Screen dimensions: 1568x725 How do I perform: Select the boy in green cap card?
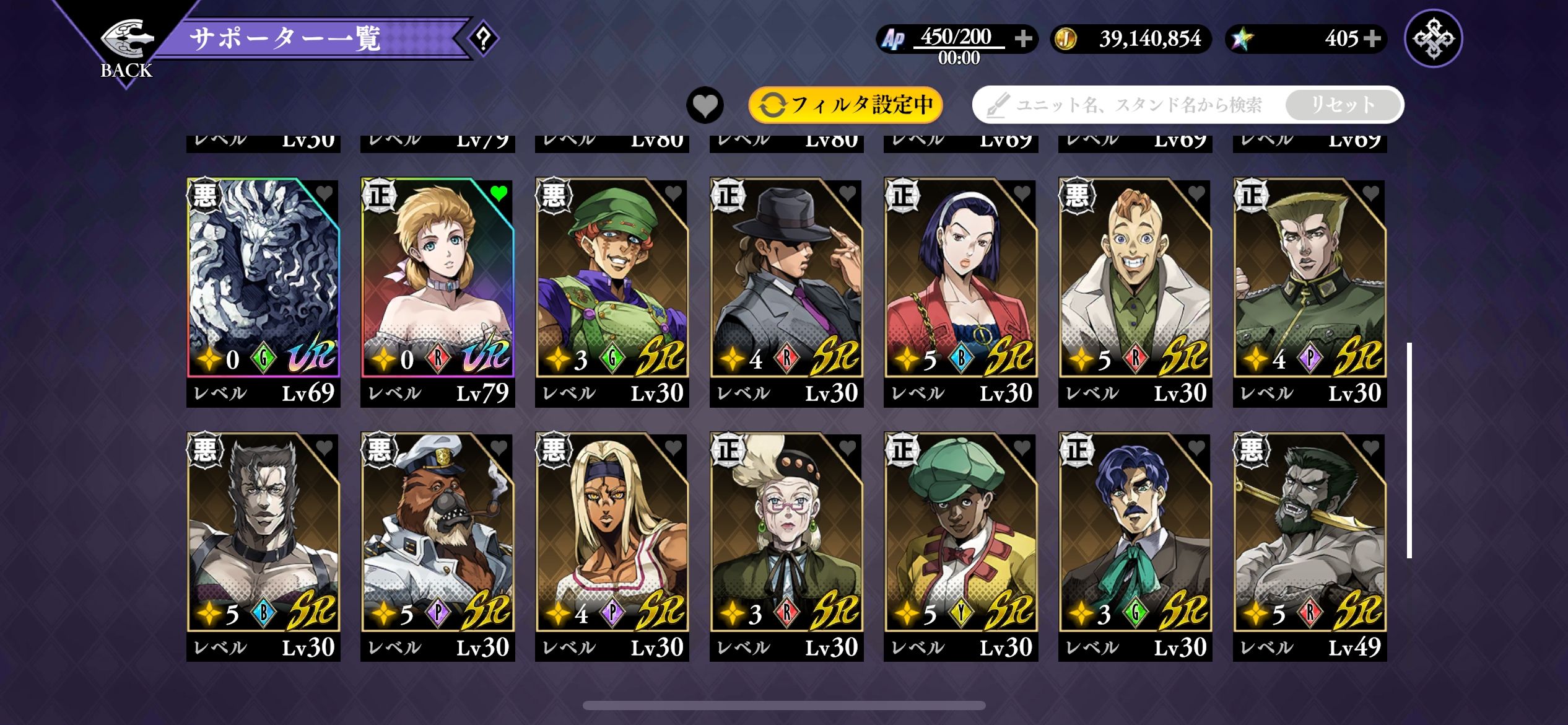coord(960,533)
